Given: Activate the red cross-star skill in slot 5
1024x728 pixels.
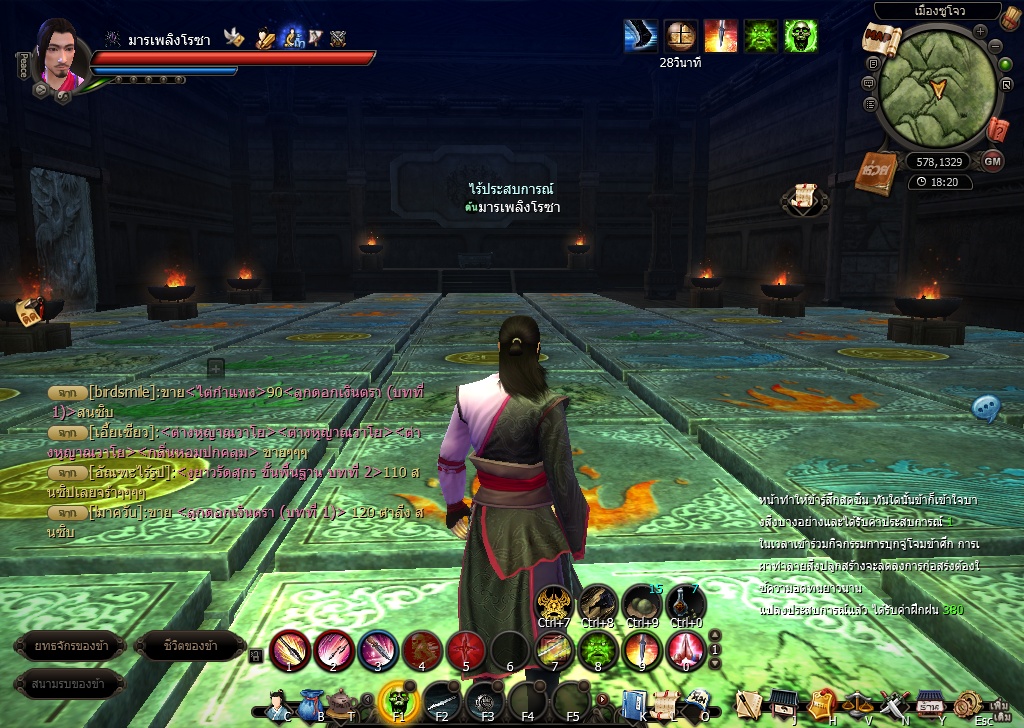Looking at the screenshot, I should (x=466, y=649).
